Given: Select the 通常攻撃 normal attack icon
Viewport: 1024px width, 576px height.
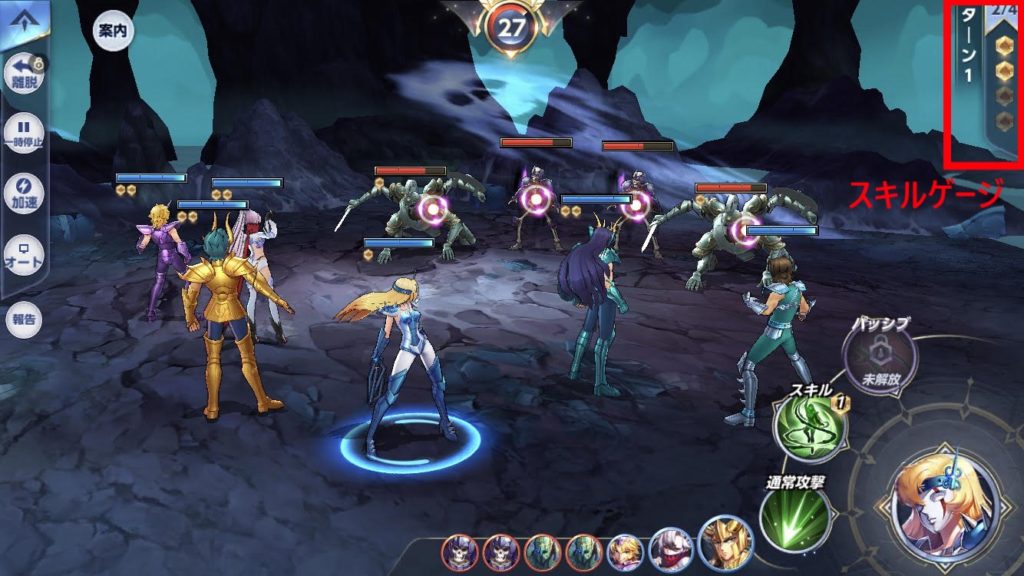Looking at the screenshot, I should click(x=795, y=517).
